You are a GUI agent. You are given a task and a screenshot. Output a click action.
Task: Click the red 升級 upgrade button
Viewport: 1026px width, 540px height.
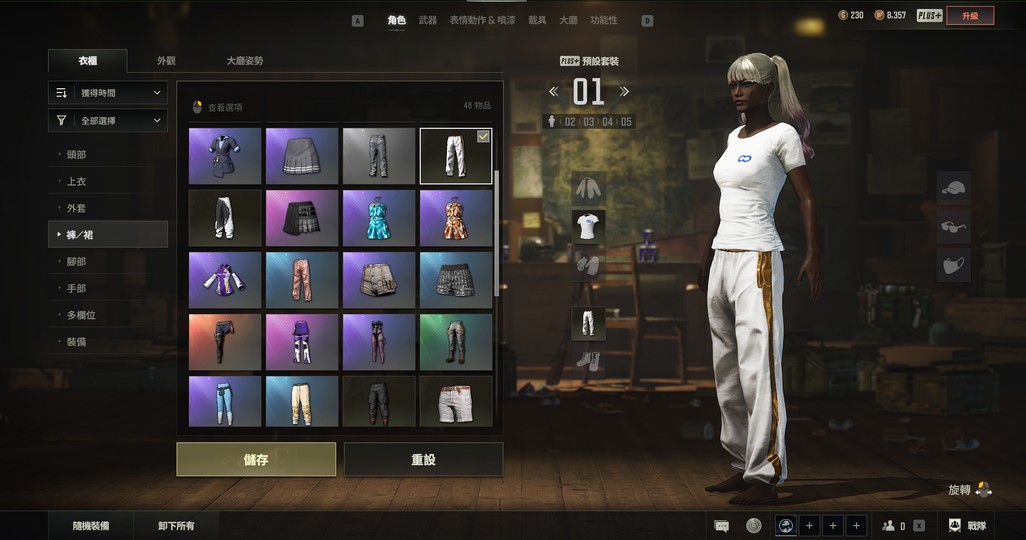(x=970, y=15)
